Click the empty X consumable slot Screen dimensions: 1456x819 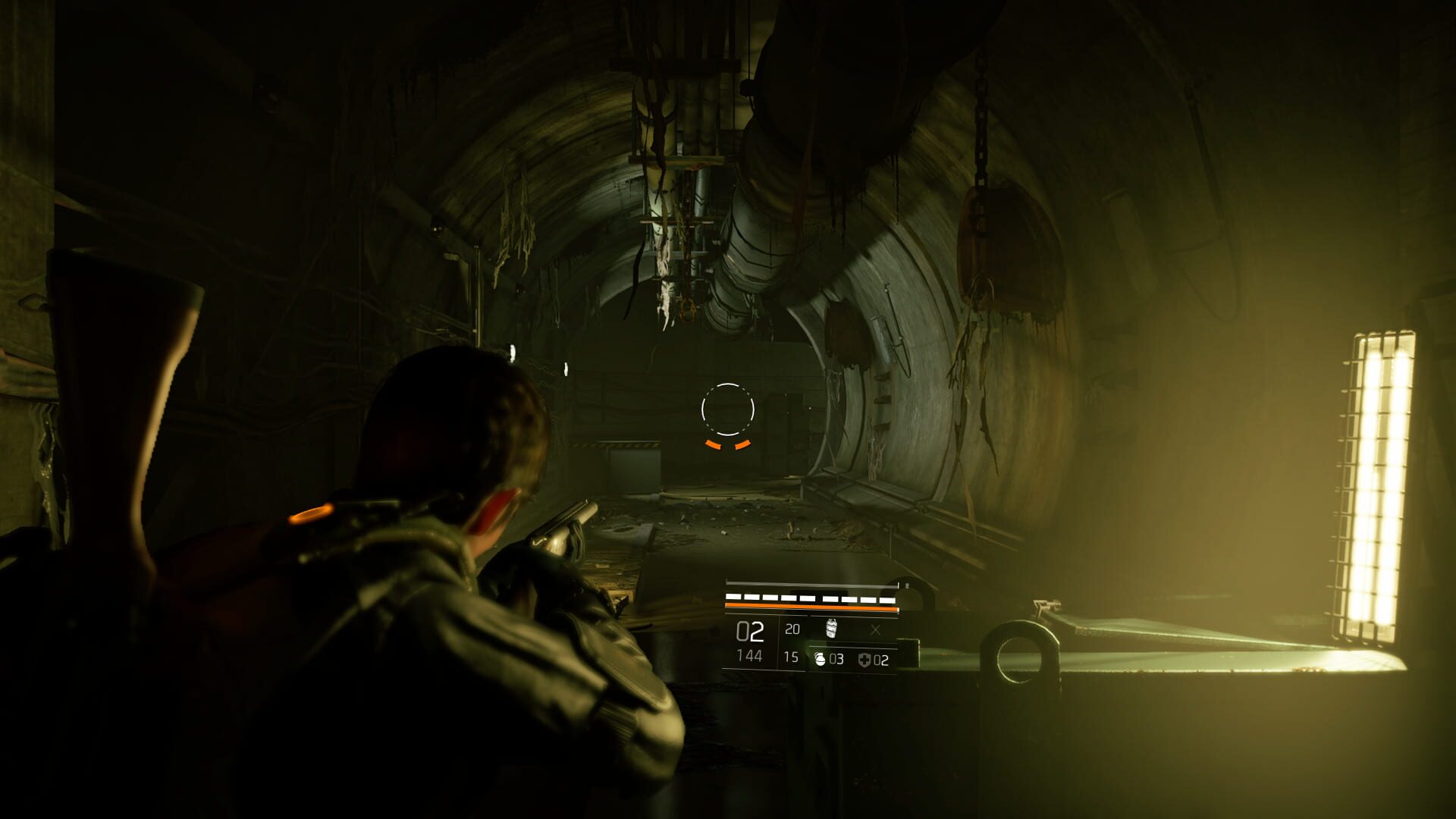click(875, 629)
